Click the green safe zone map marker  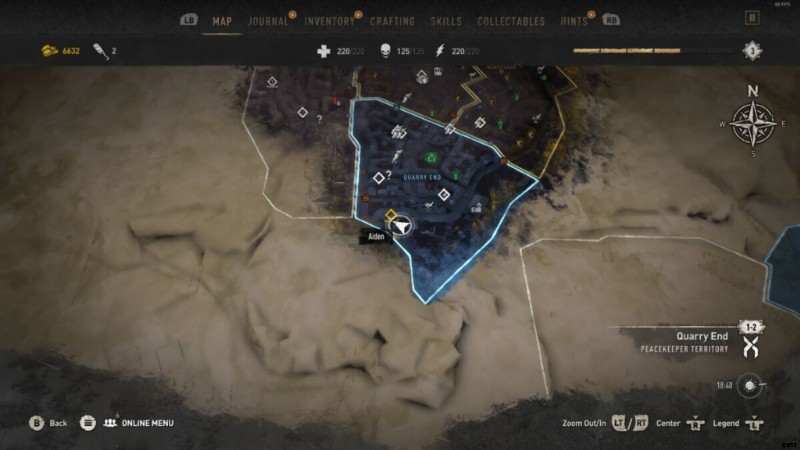(x=430, y=156)
